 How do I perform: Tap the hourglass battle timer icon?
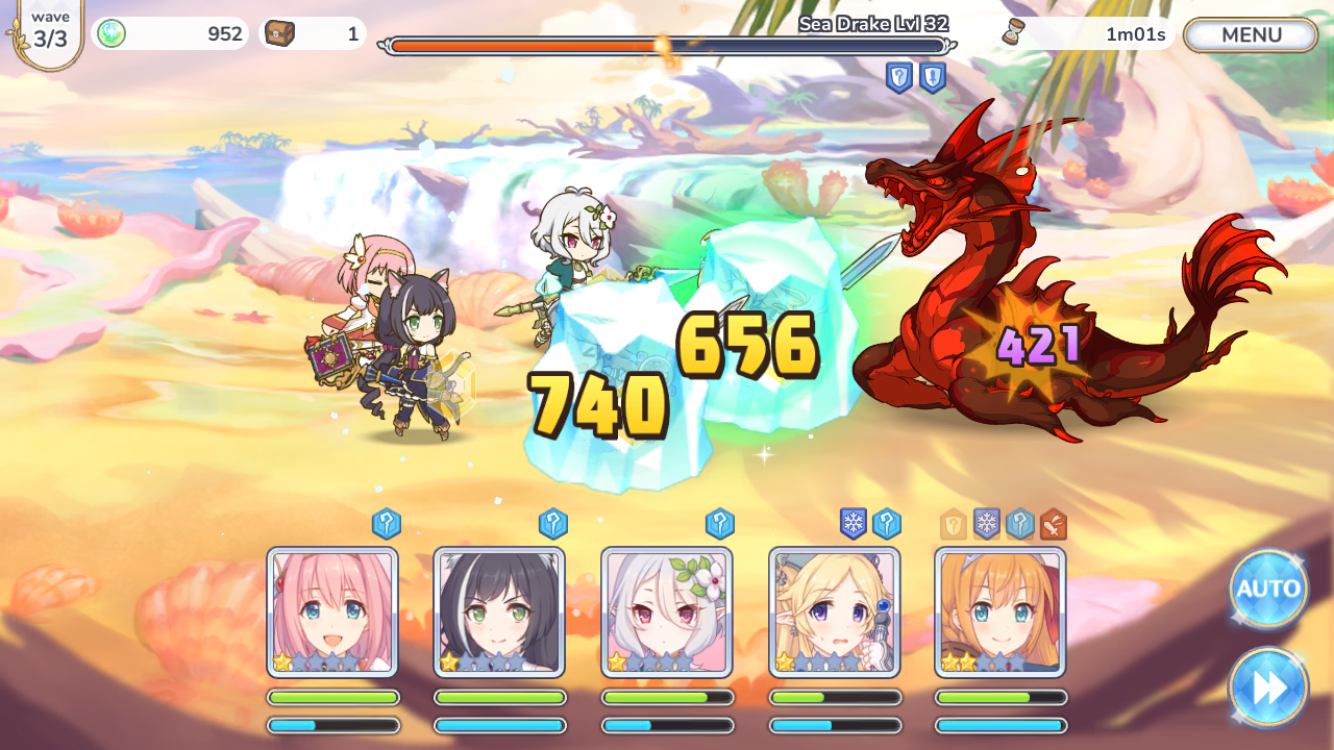(1014, 33)
